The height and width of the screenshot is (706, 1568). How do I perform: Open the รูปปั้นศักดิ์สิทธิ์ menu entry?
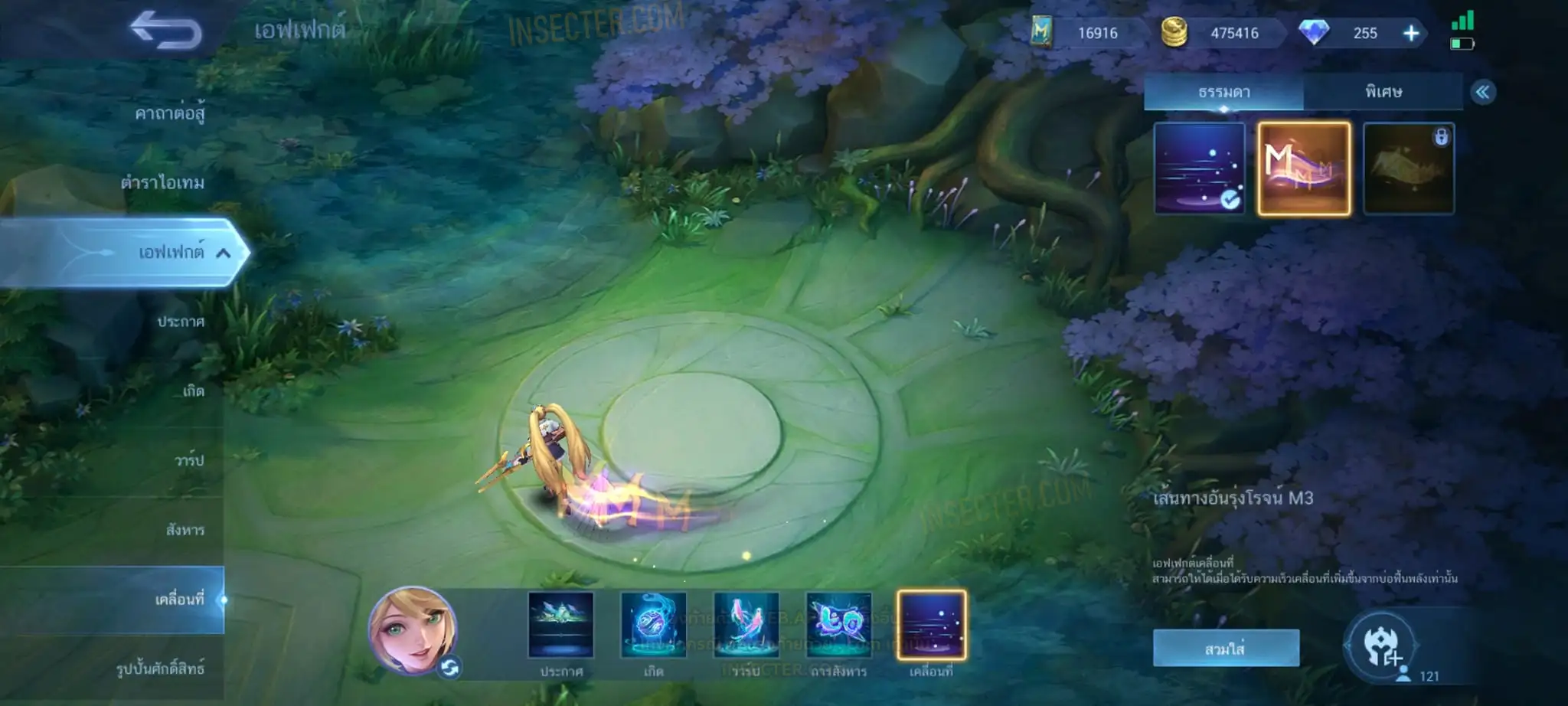point(160,668)
